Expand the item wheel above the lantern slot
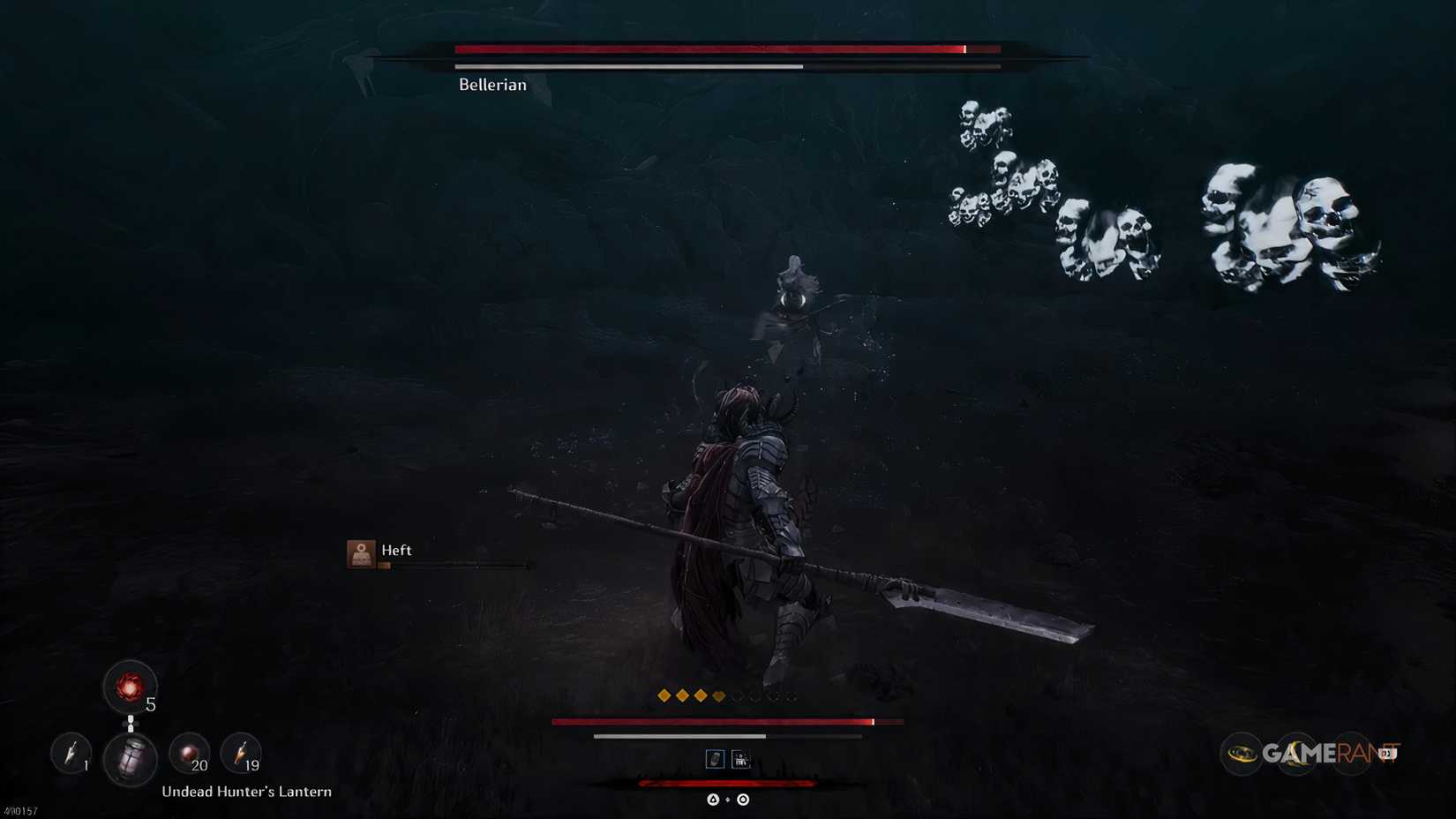This screenshot has height=819, width=1456. [x=132, y=725]
